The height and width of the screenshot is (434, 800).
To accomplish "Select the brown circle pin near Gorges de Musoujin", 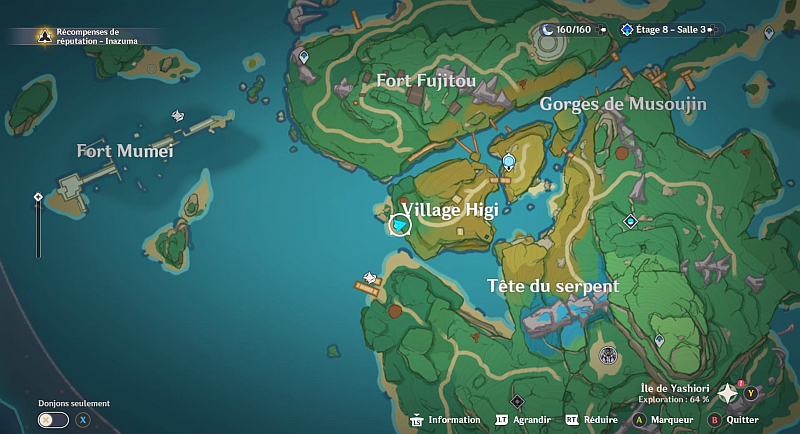I will pyautogui.click(x=622, y=154).
